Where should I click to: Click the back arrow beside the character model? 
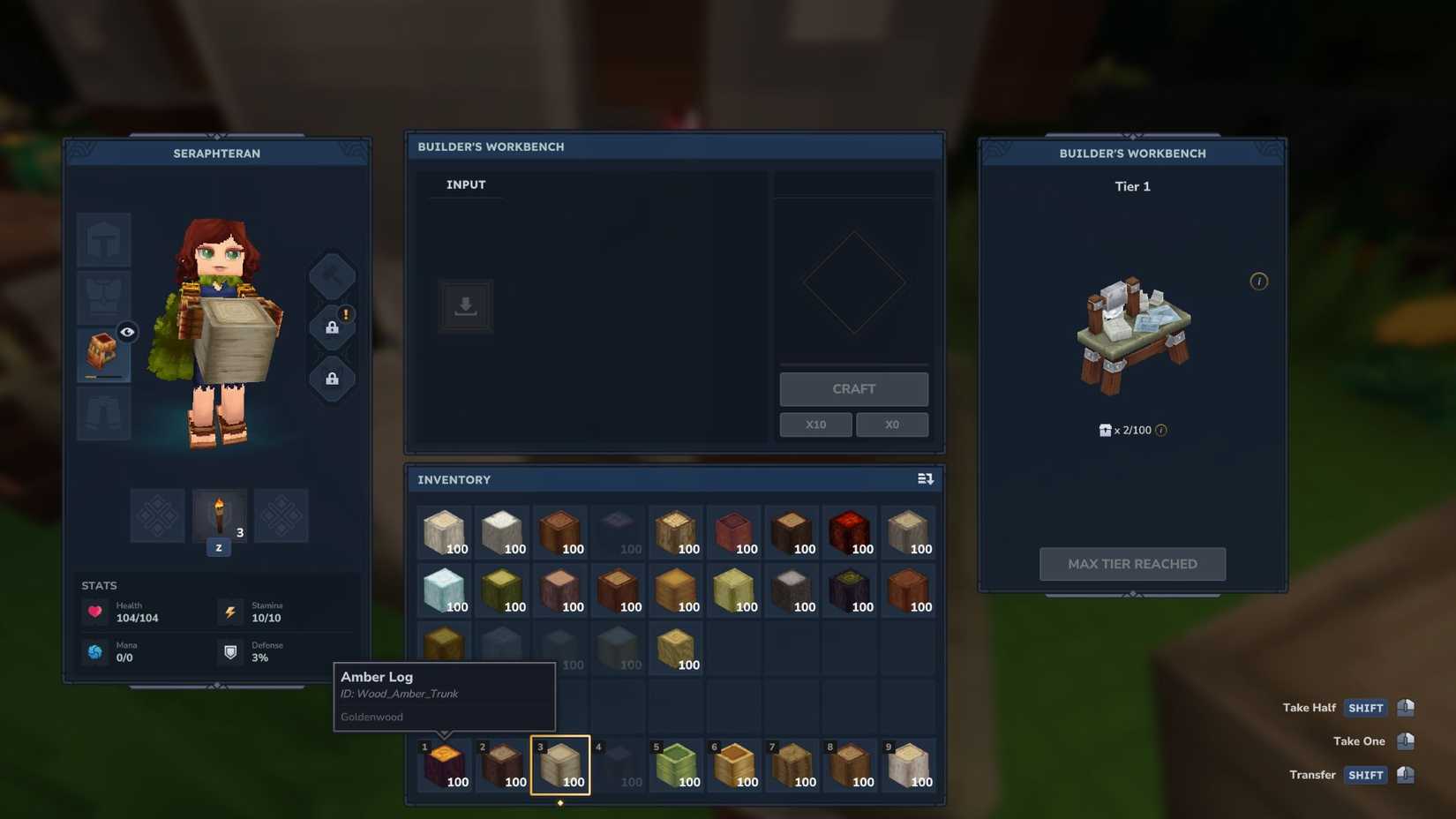pos(333,274)
